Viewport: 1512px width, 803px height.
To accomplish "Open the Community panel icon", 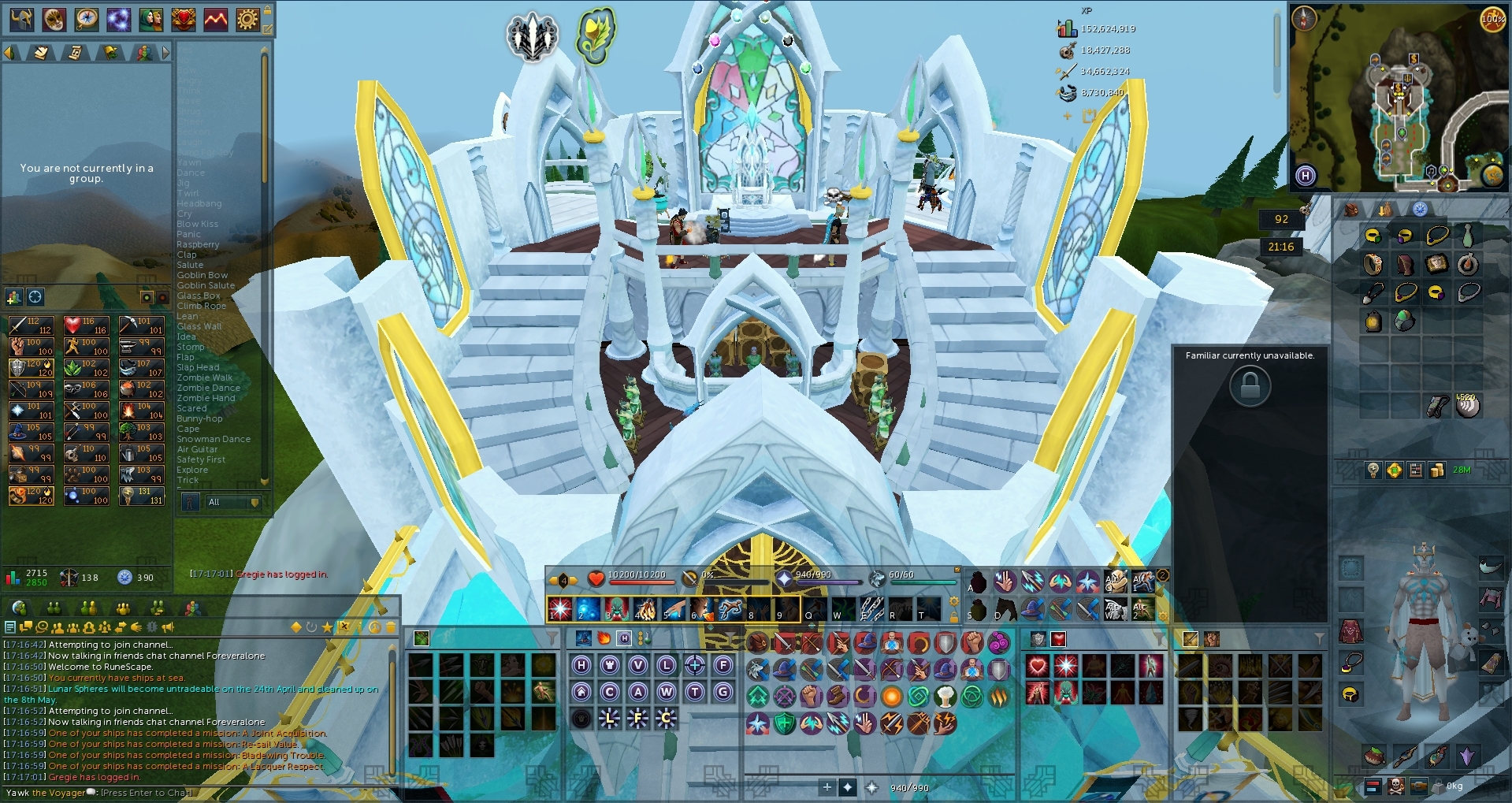I will pyautogui.click(x=152, y=20).
